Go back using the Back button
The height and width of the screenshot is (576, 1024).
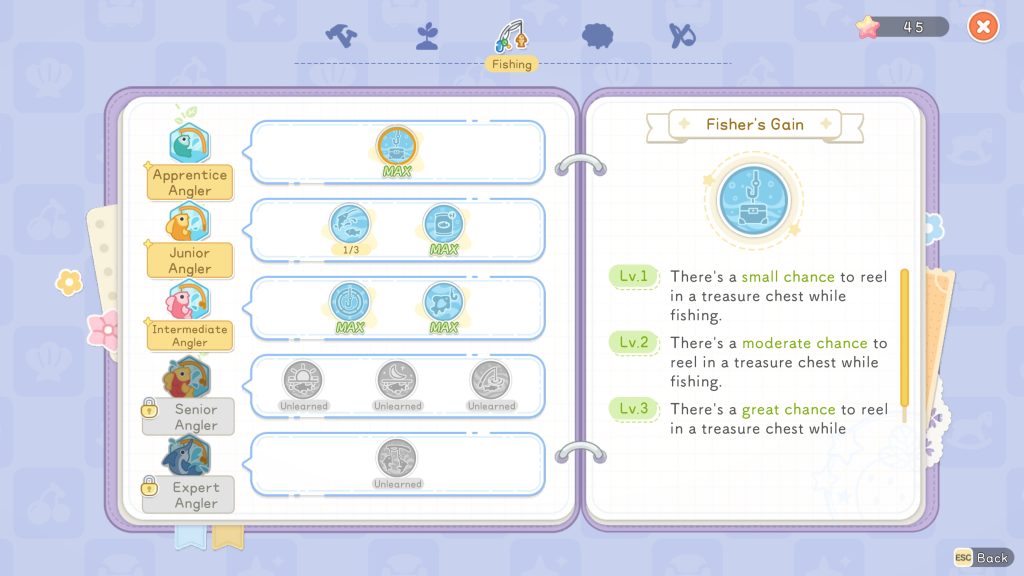tap(982, 557)
